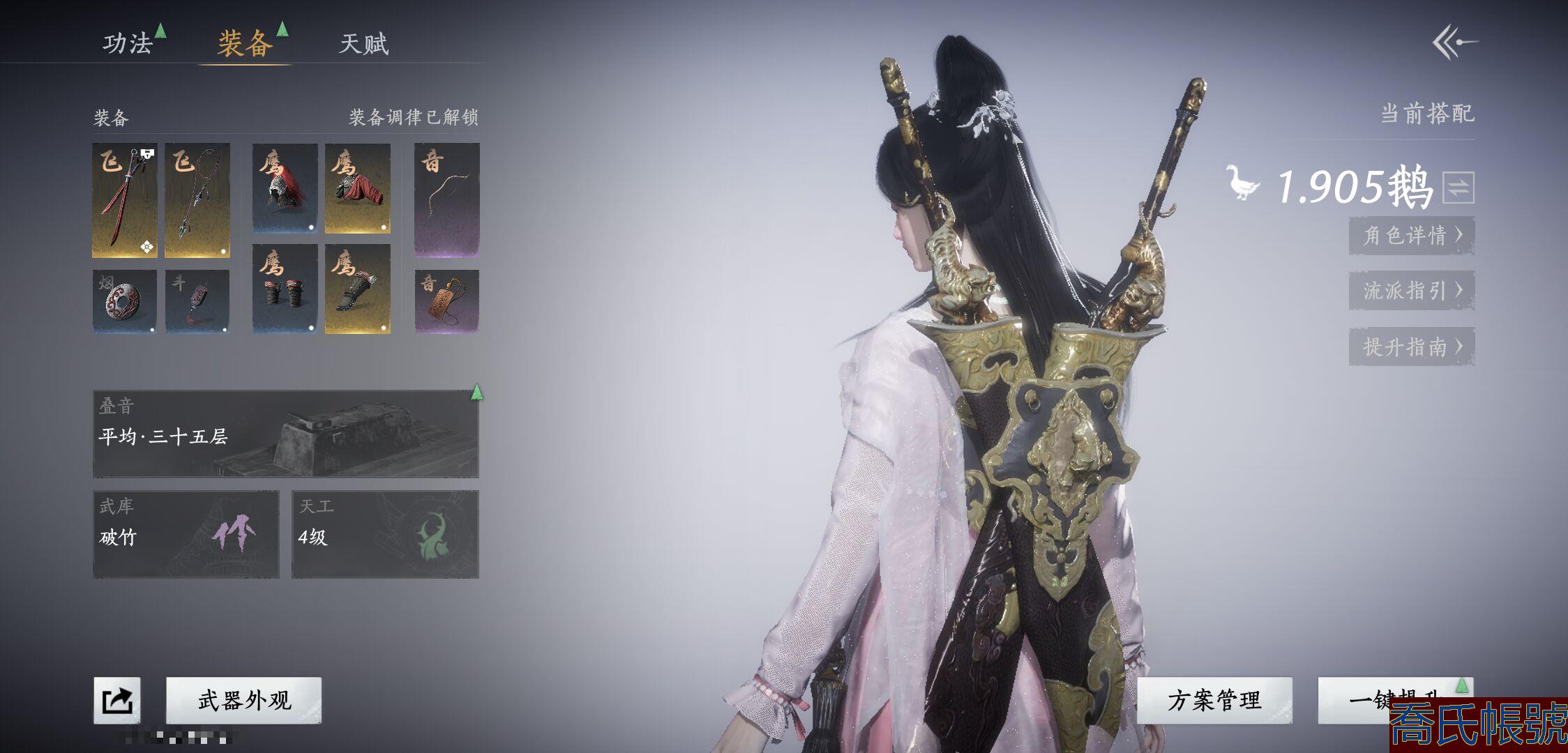Select the red sword weapon slot
This screenshot has height=753, width=1568.
coord(125,200)
